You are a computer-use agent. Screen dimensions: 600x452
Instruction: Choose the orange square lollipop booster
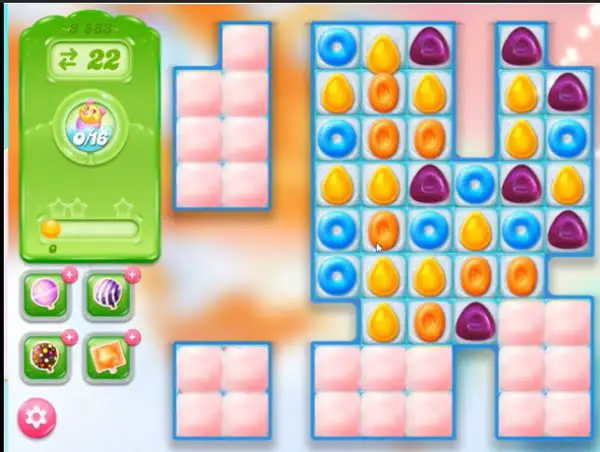(107, 357)
